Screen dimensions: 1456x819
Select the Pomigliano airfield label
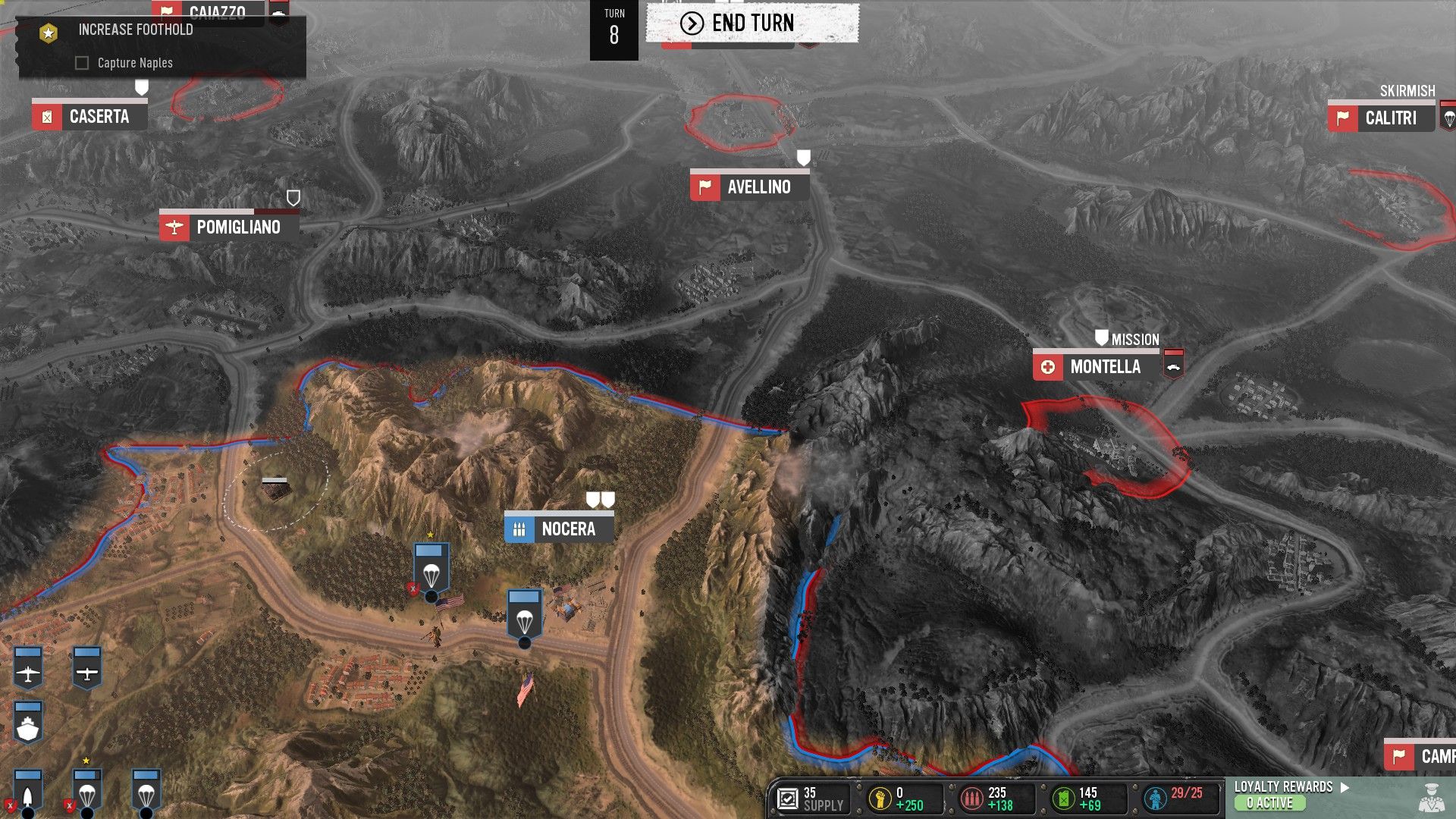coord(229,227)
